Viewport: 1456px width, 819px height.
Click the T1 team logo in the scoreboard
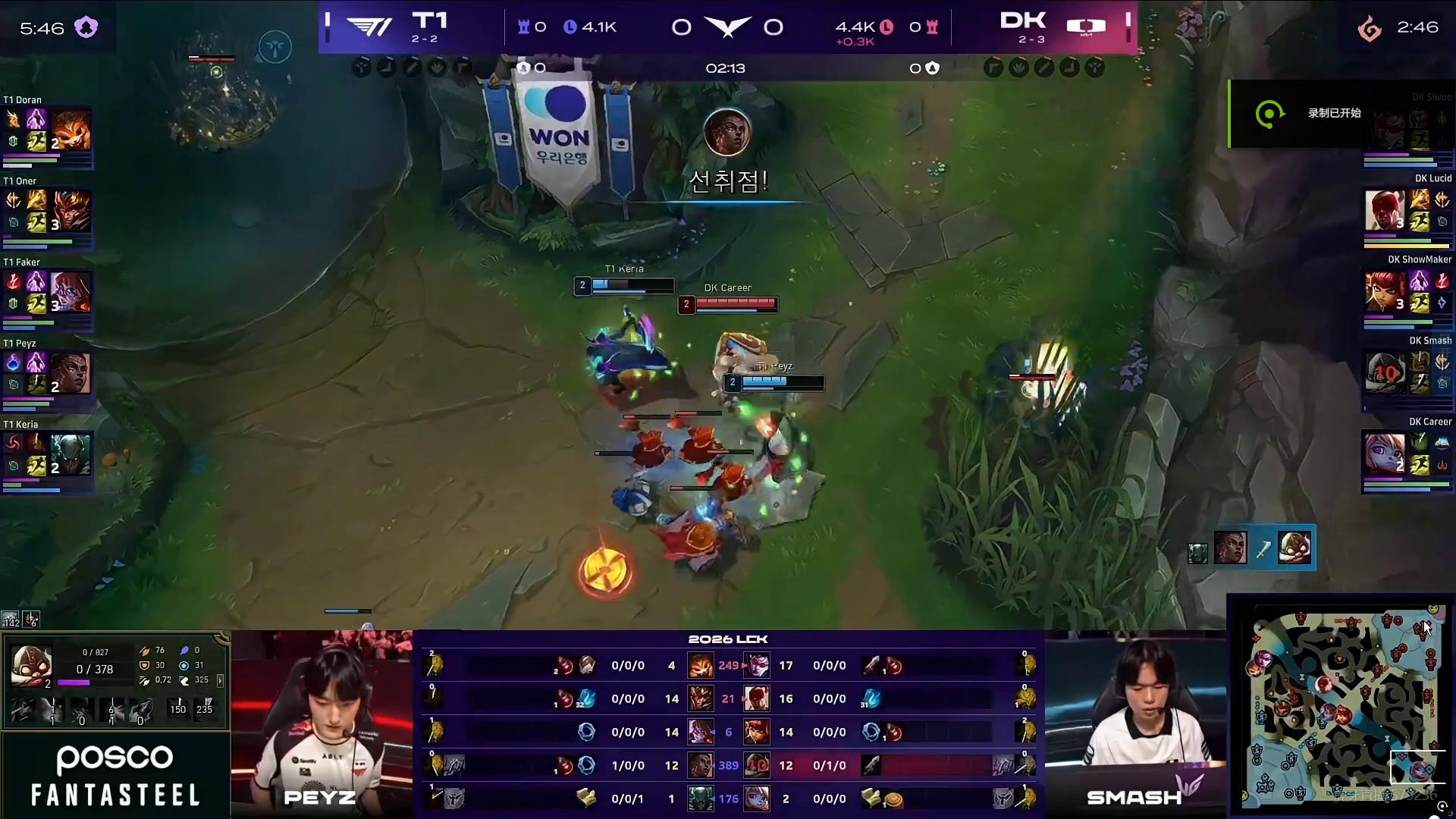pyautogui.click(x=369, y=27)
